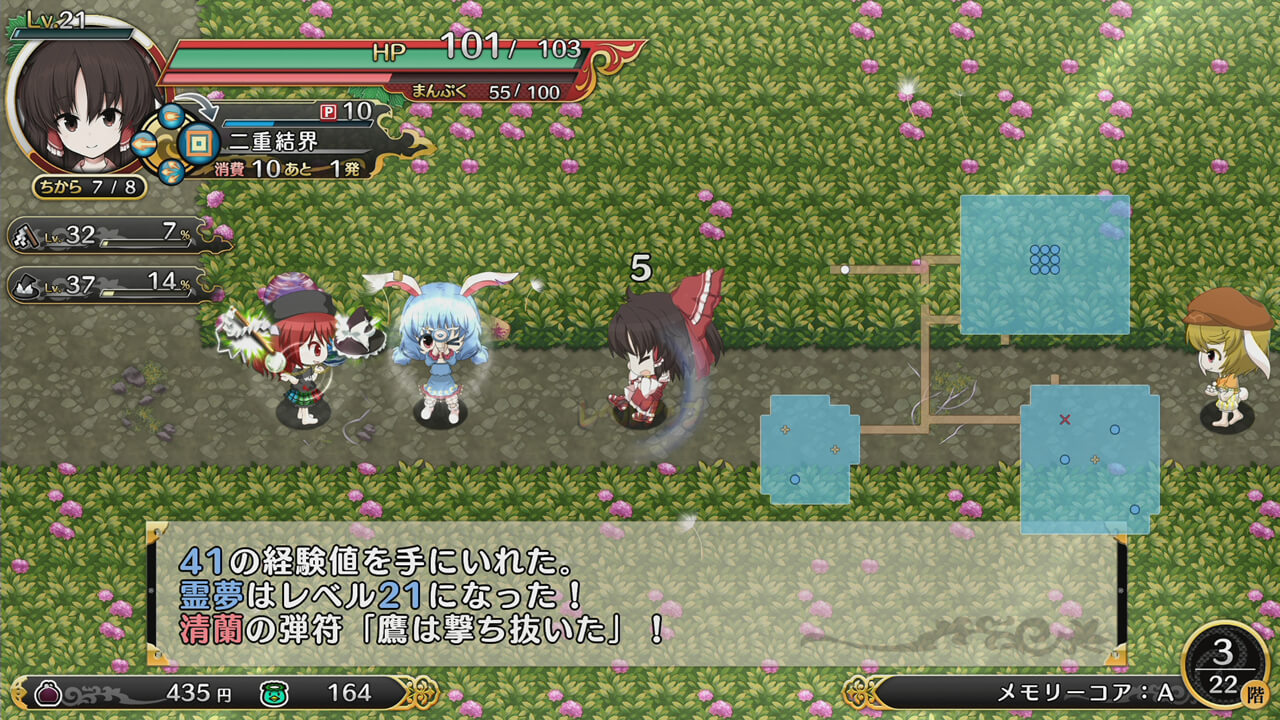Click the red P bomb counter icon
The width and height of the screenshot is (1280, 720).
click(328, 110)
